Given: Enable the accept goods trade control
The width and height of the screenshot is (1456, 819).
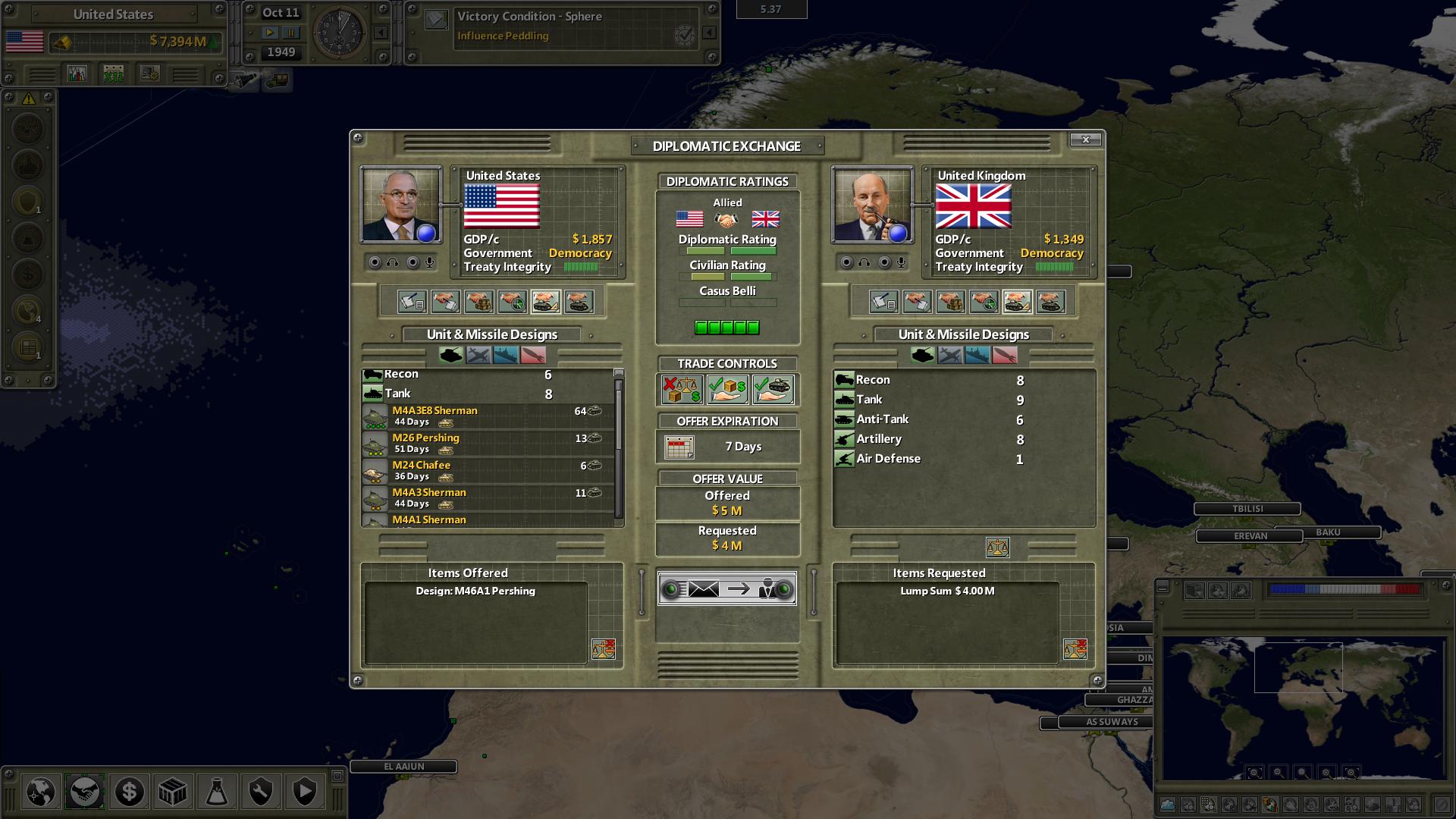Looking at the screenshot, I should tap(726, 390).
